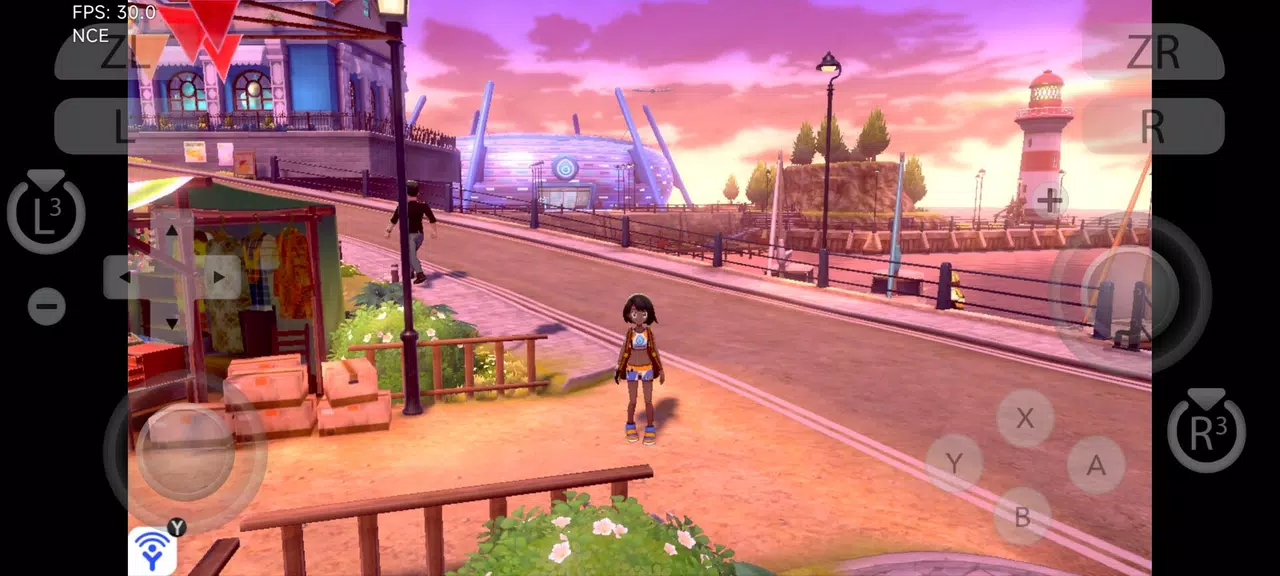
Task: Tap the ZR shoulder button
Action: coord(1152,52)
